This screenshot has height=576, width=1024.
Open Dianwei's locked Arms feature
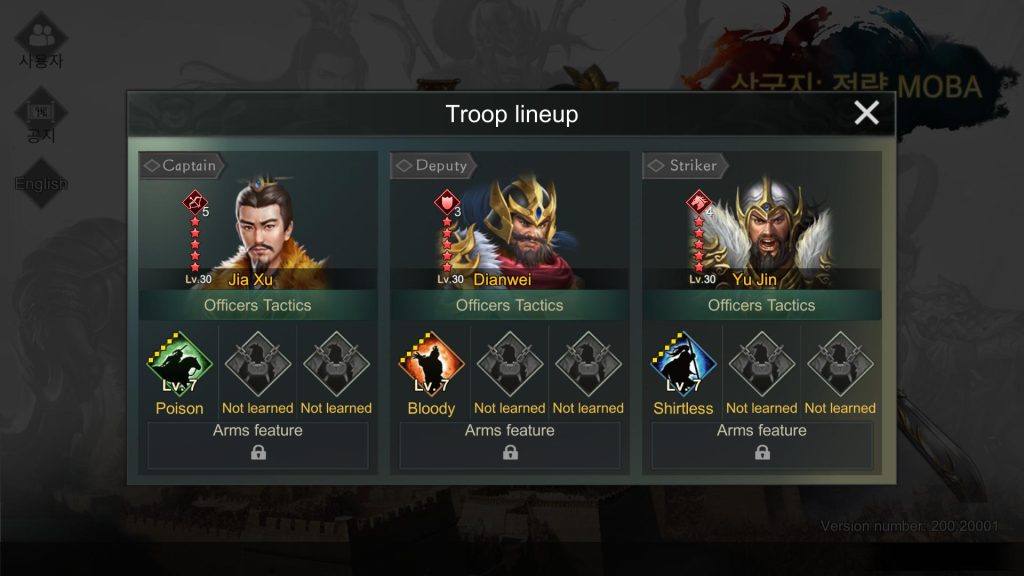point(510,445)
